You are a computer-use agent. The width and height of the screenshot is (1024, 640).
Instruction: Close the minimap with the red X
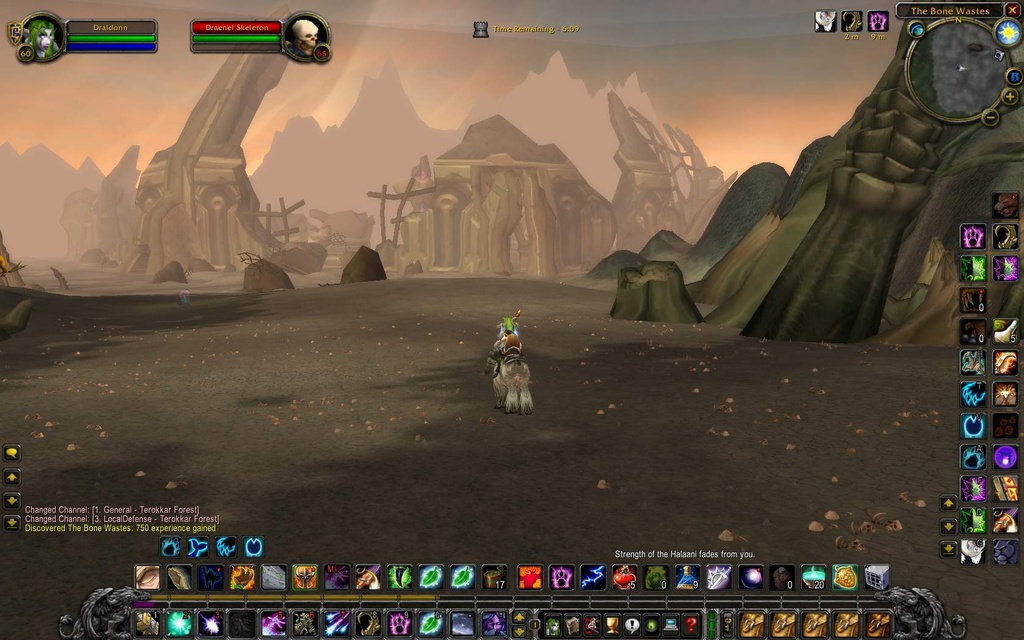[1013, 10]
